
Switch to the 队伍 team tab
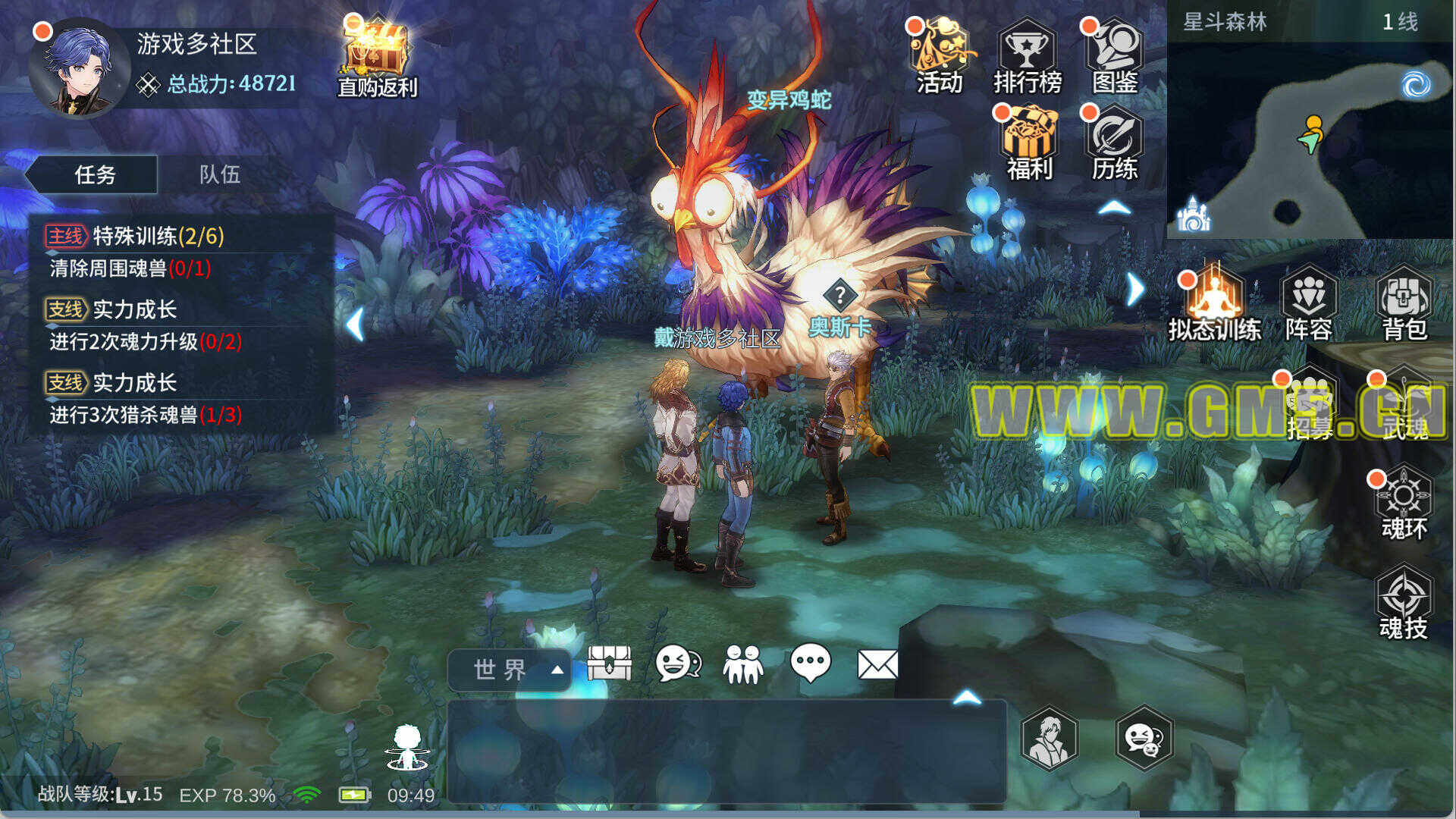(220, 174)
